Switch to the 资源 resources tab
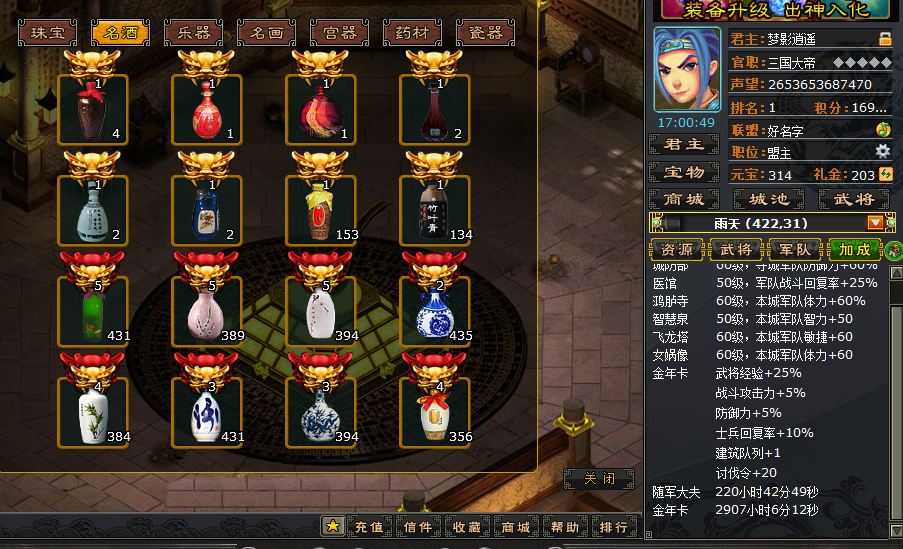Viewport: 903px width, 549px height. pyautogui.click(x=676, y=249)
